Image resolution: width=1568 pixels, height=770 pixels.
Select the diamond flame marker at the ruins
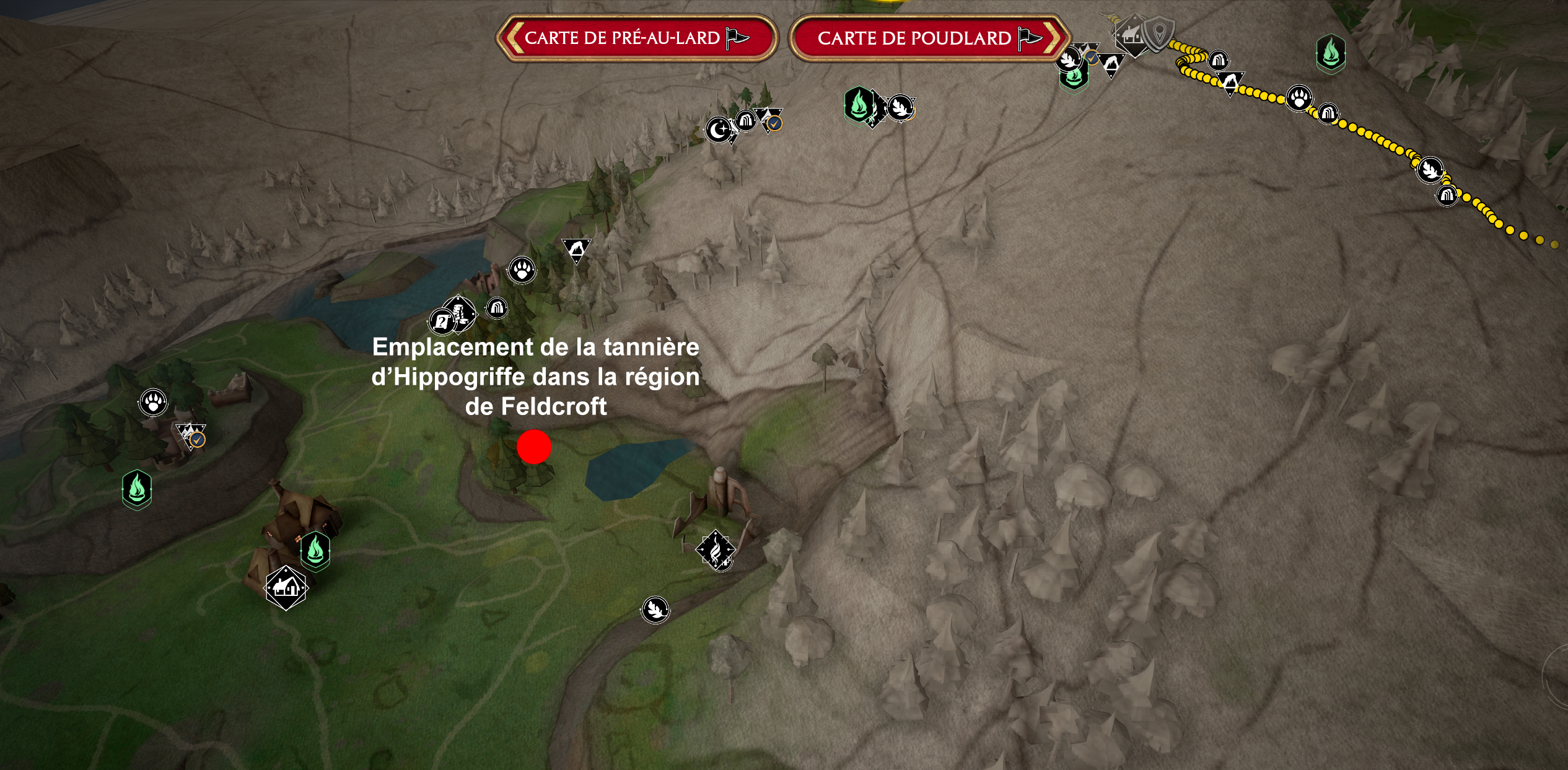[x=716, y=549]
